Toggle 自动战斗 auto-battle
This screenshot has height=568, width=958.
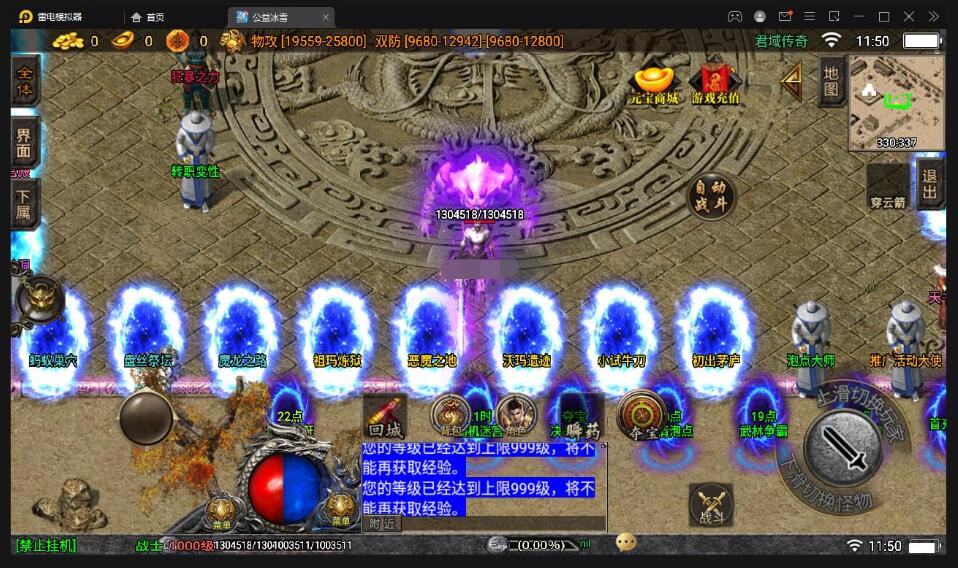(x=712, y=195)
